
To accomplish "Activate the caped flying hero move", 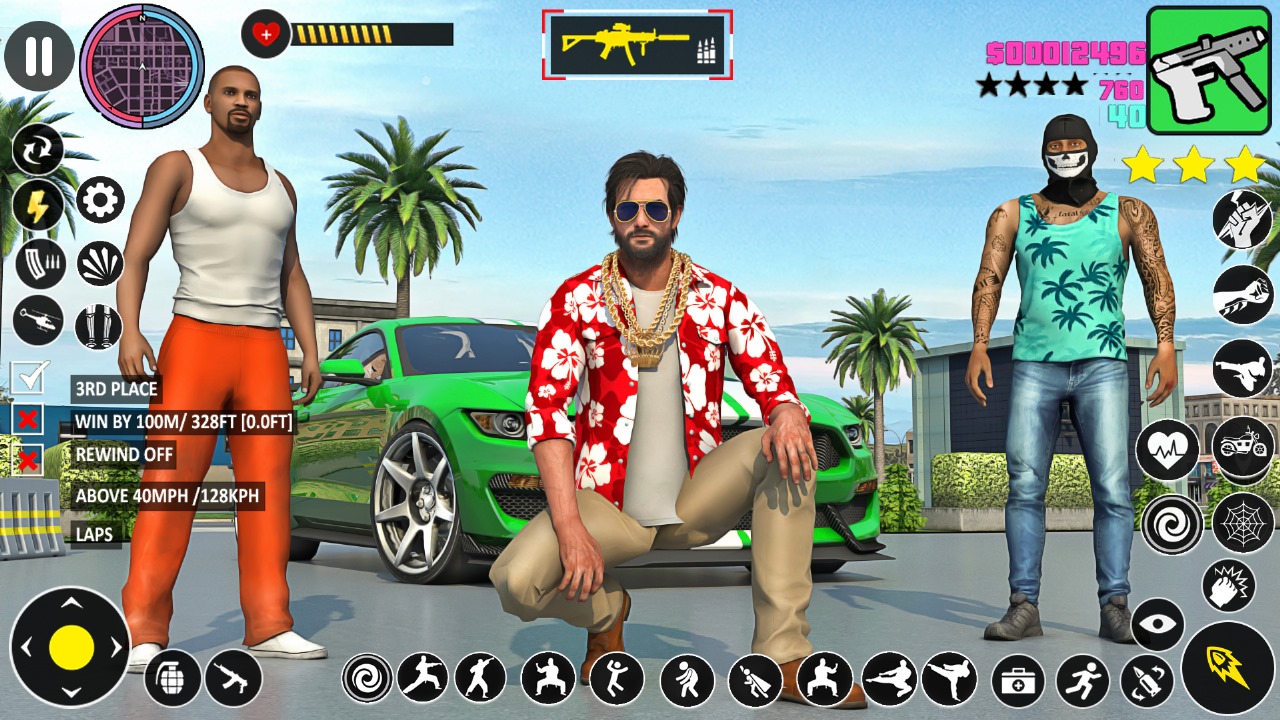I will (755, 680).
